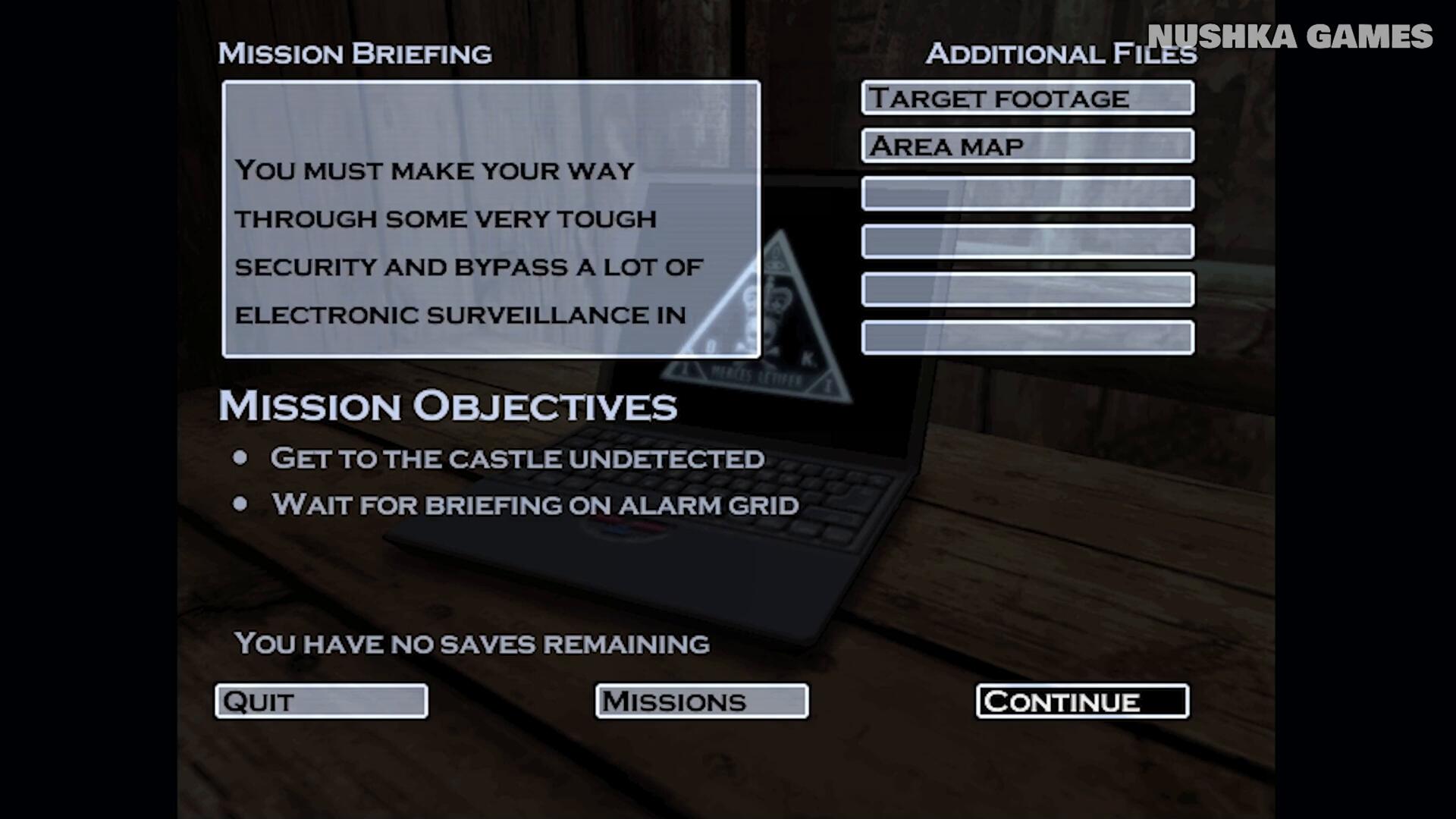Continue to start the mission
Image resolution: width=1456 pixels, height=819 pixels.
click(1082, 701)
